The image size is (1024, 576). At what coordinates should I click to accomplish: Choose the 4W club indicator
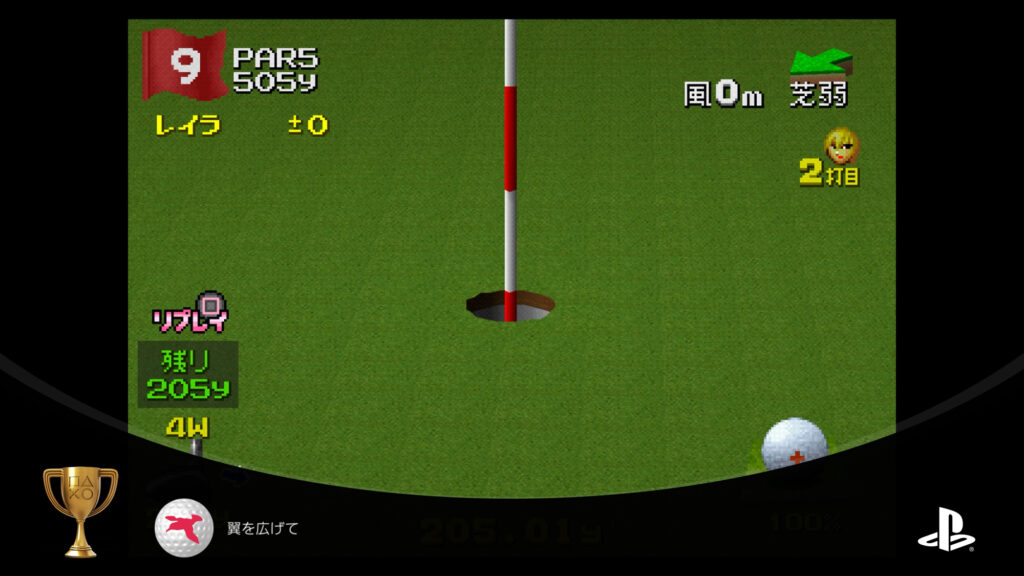click(x=186, y=427)
